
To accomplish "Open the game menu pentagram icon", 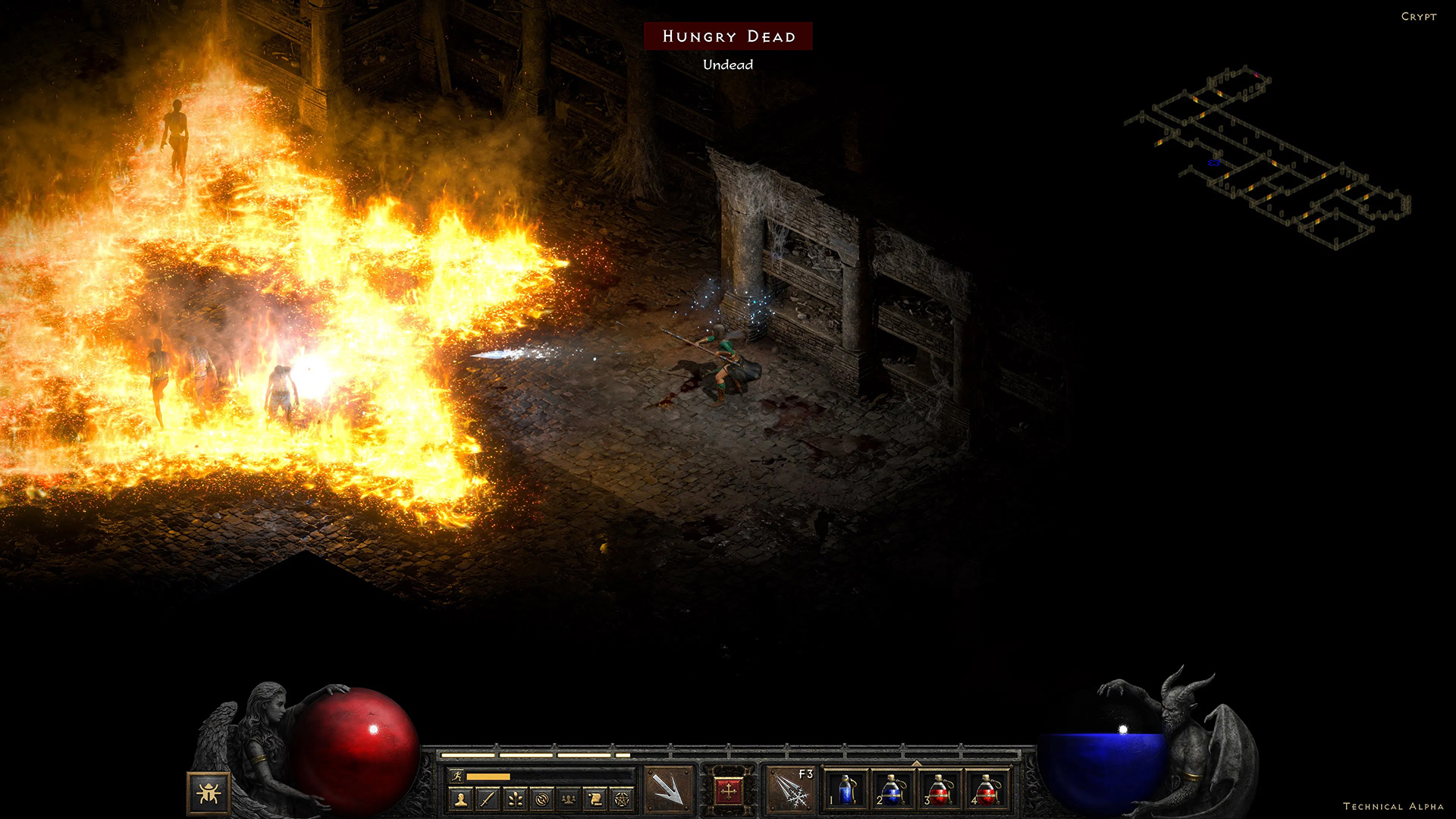I will coord(623,800).
